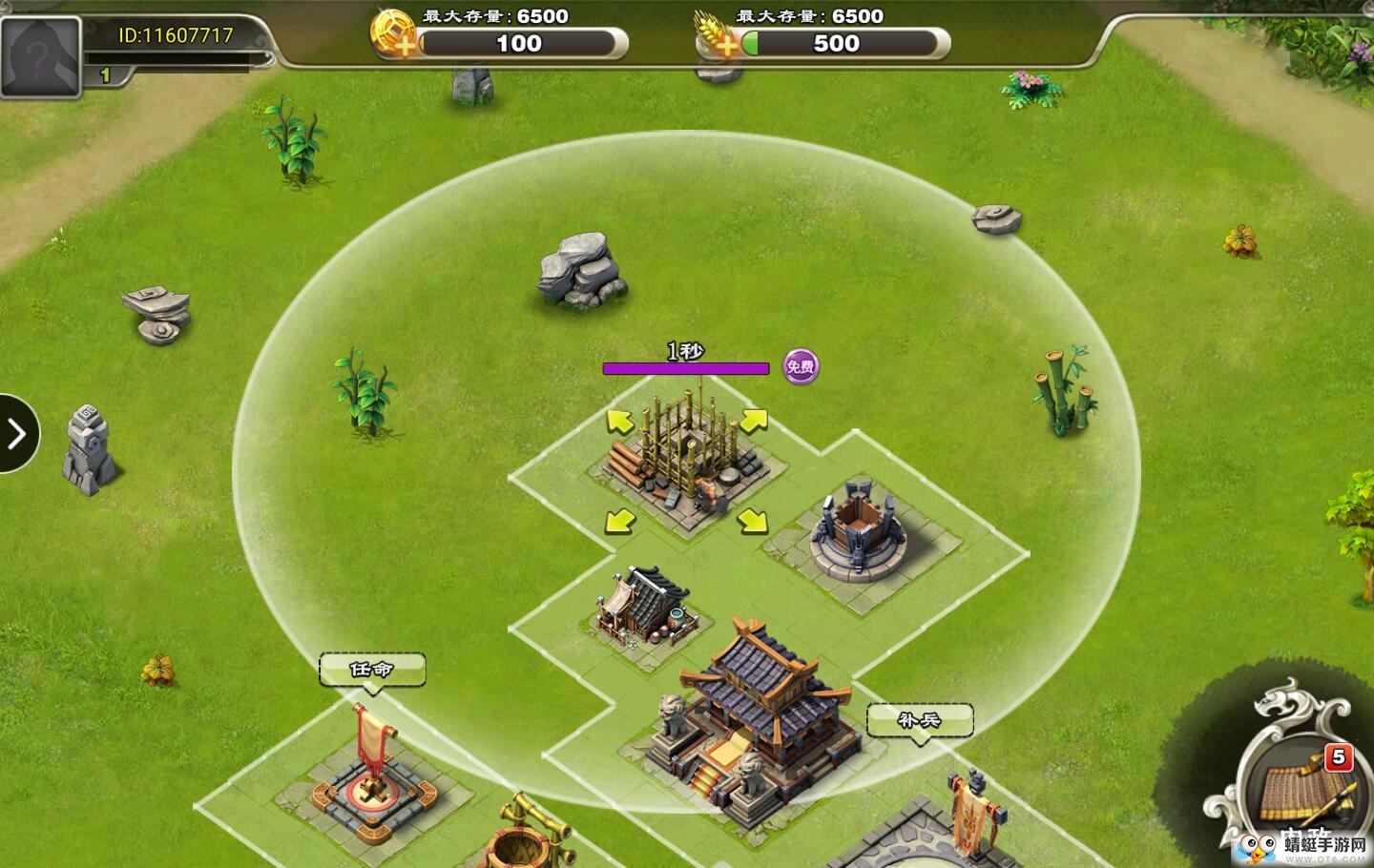The image size is (1374, 868).
Task: Open the player avatar profile
Action: [40, 57]
